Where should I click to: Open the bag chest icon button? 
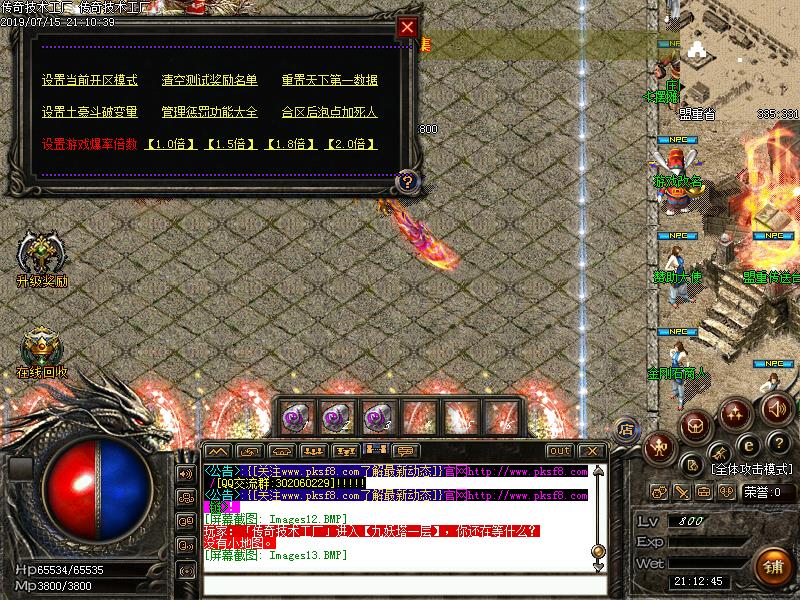click(x=696, y=427)
